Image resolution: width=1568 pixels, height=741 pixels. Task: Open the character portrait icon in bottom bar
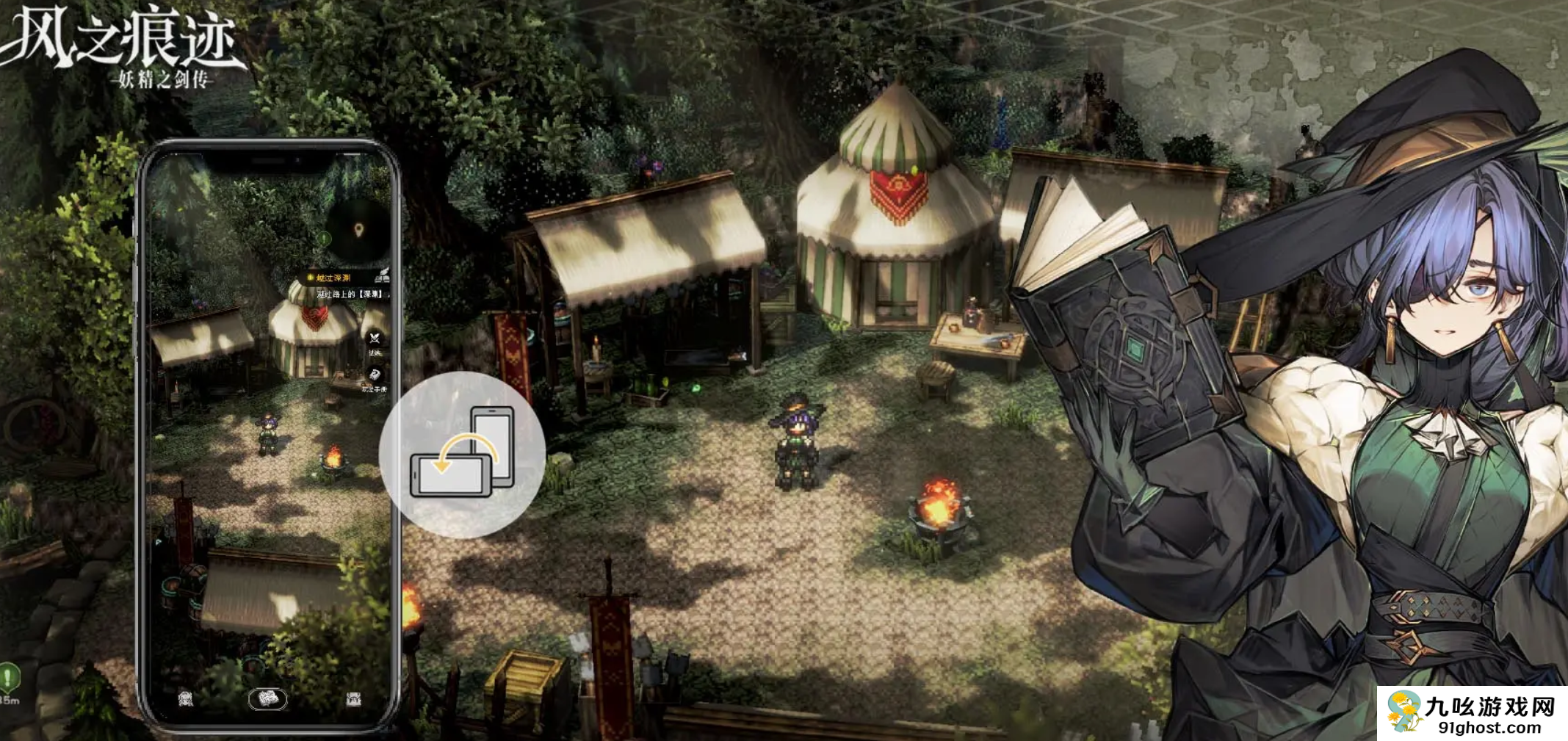click(186, 698)
